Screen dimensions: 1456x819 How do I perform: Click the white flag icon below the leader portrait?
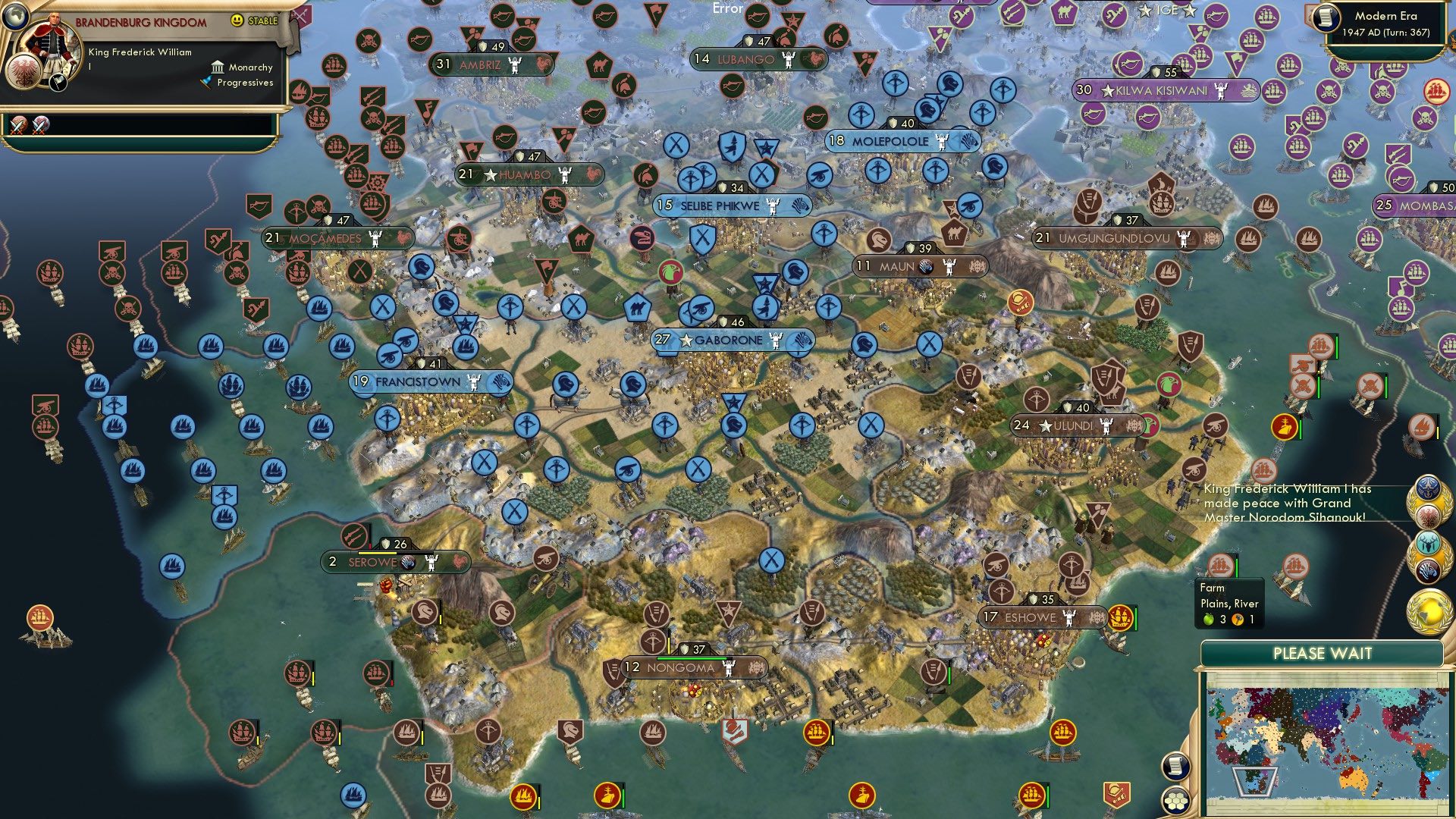pos(58,84)
